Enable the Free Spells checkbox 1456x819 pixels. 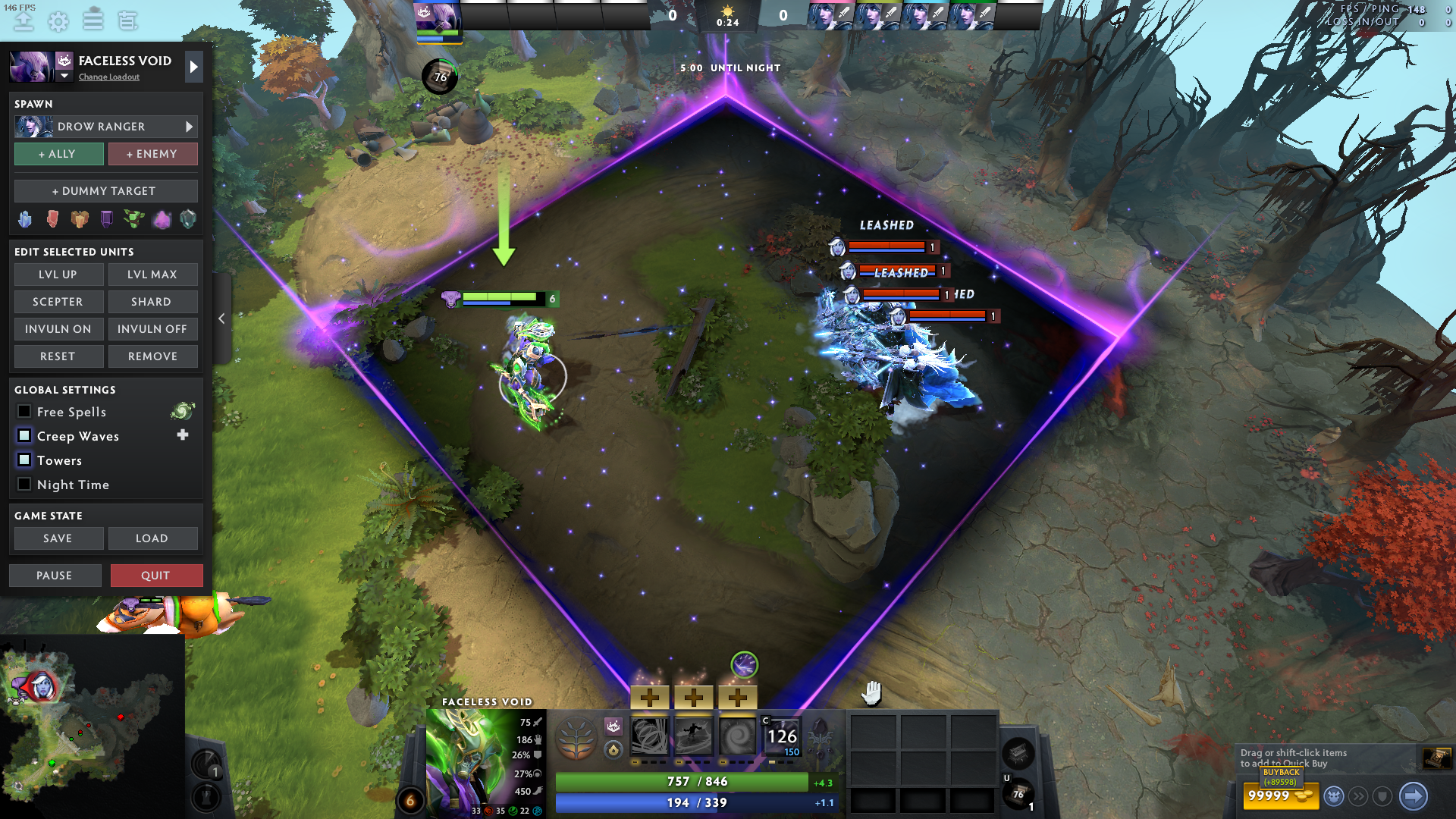click(24, 412)
